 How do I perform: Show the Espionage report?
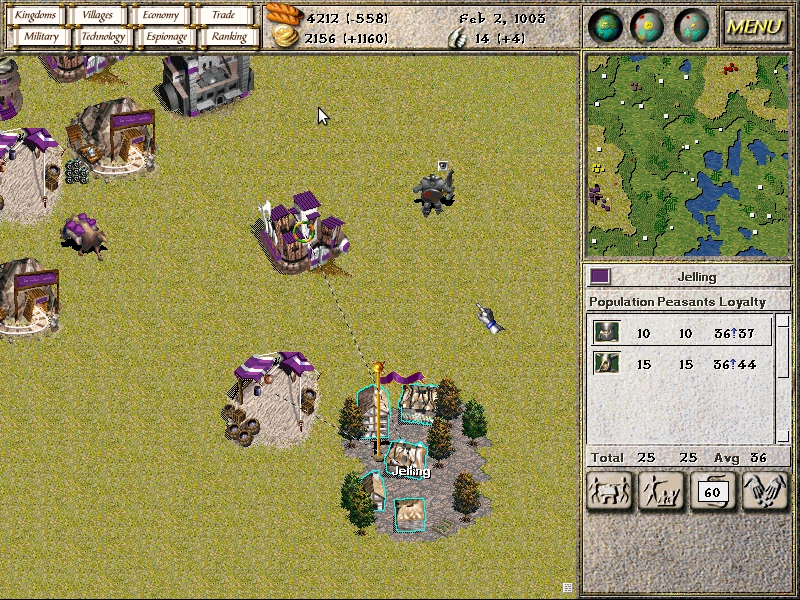[x=166, y=37]
